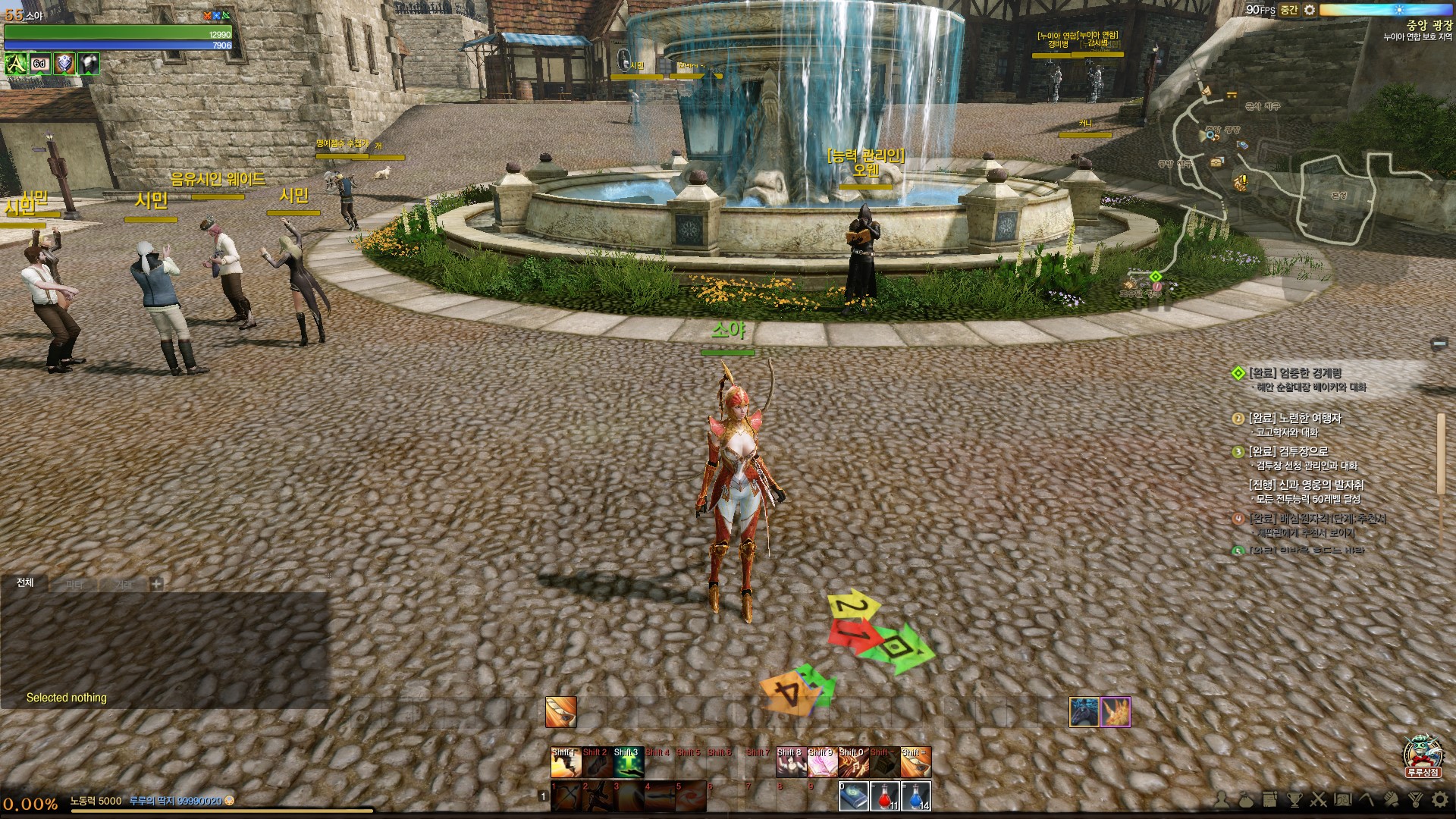
Task: Open the character silhouette menu icon
Action: pos(1222,799)
